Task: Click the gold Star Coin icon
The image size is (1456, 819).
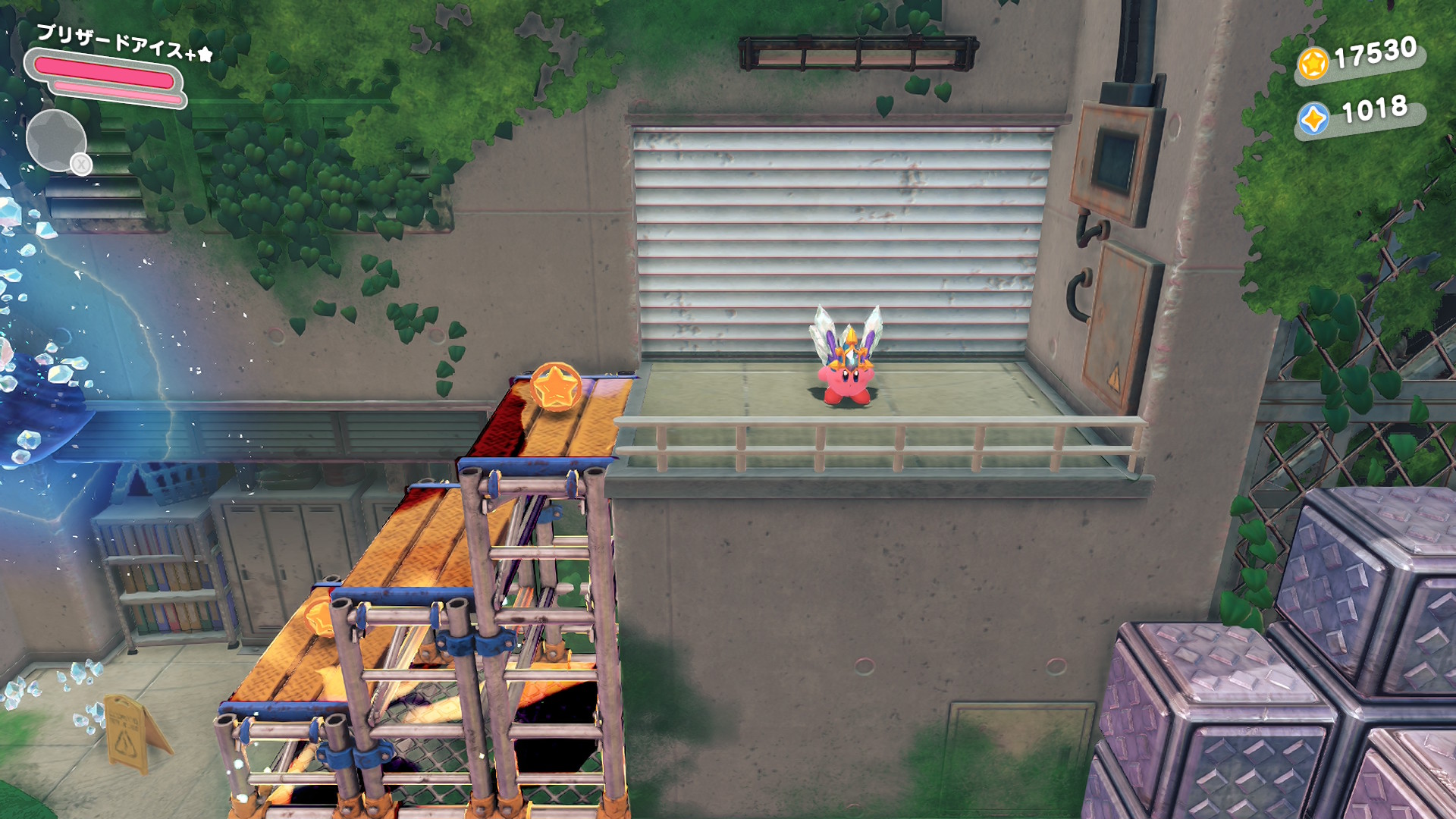Action: pyautogui.click(x=1313, y=63)
